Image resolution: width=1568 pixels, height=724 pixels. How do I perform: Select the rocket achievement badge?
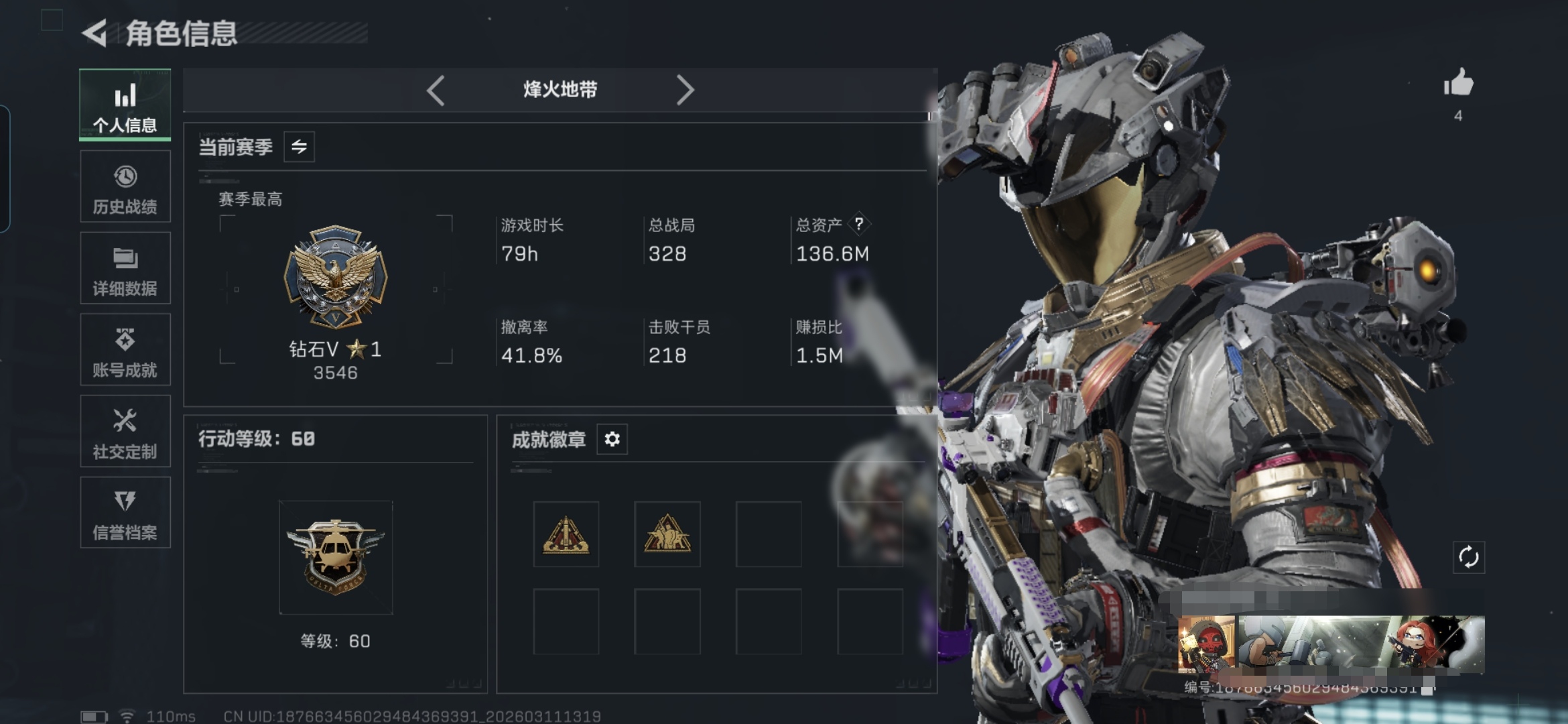[x=566, y=534]
